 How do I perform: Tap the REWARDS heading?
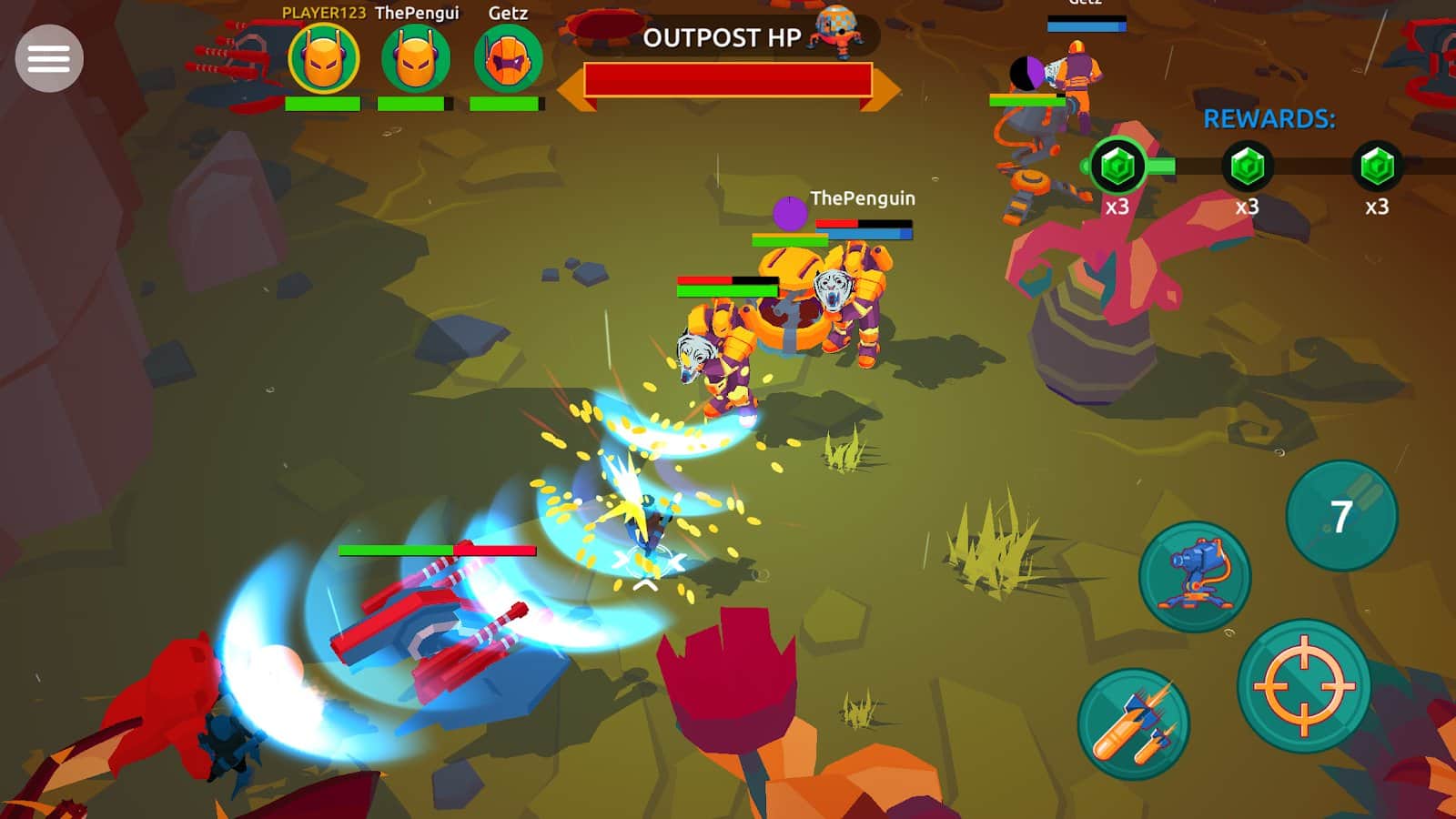(x=1269, y=116)
